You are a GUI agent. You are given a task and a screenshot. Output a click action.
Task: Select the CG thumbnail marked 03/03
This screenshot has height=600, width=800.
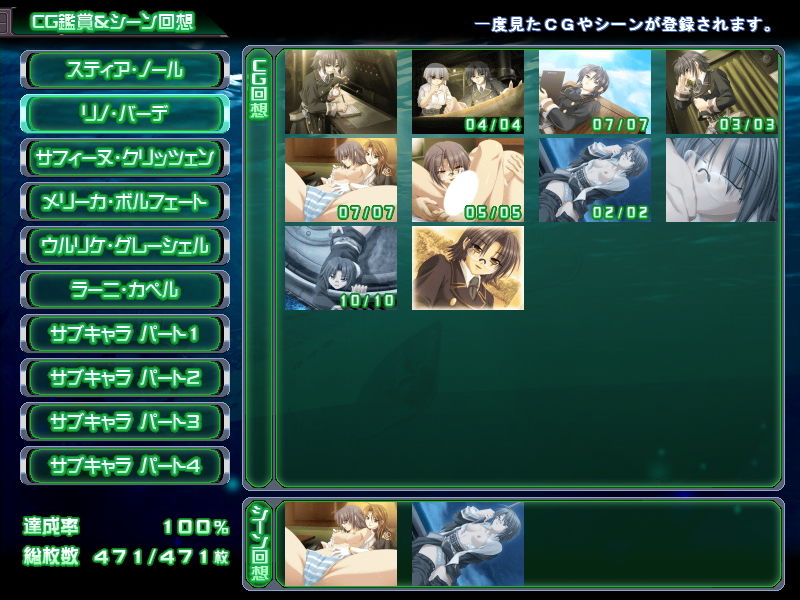click(722, 92)
